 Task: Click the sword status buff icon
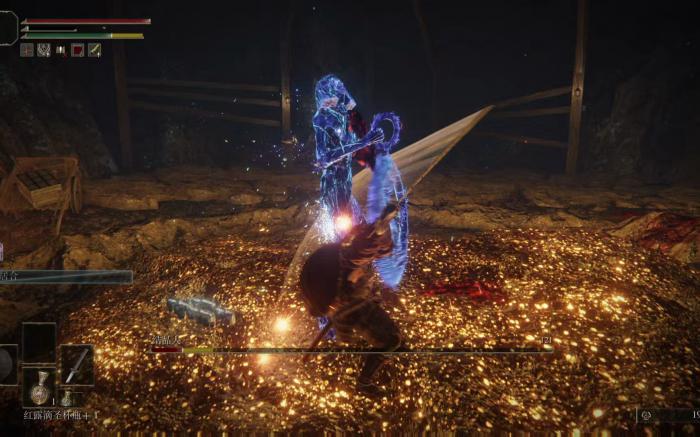94,50
